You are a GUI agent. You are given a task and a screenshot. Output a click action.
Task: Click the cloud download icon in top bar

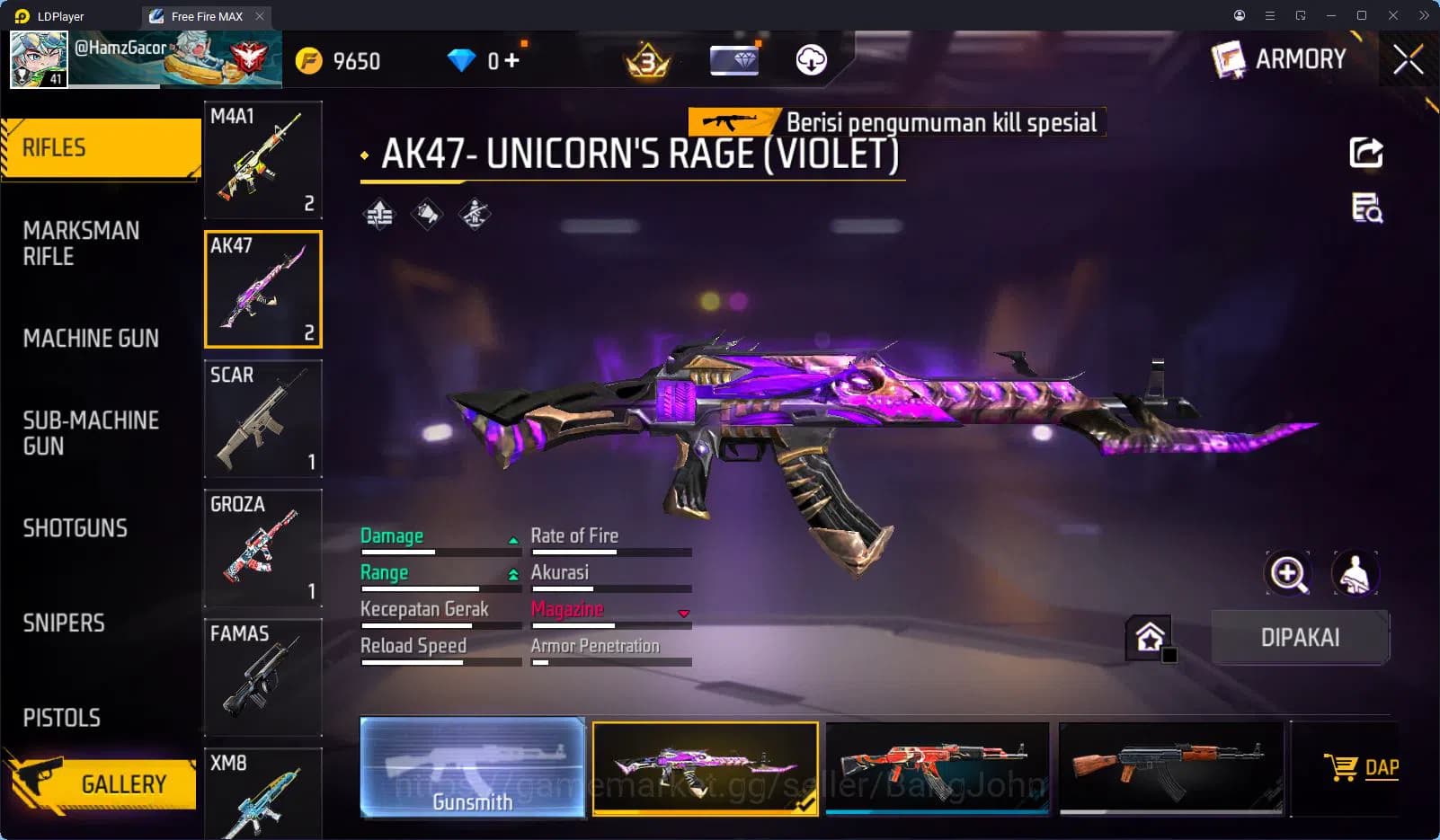click(810, 60)
